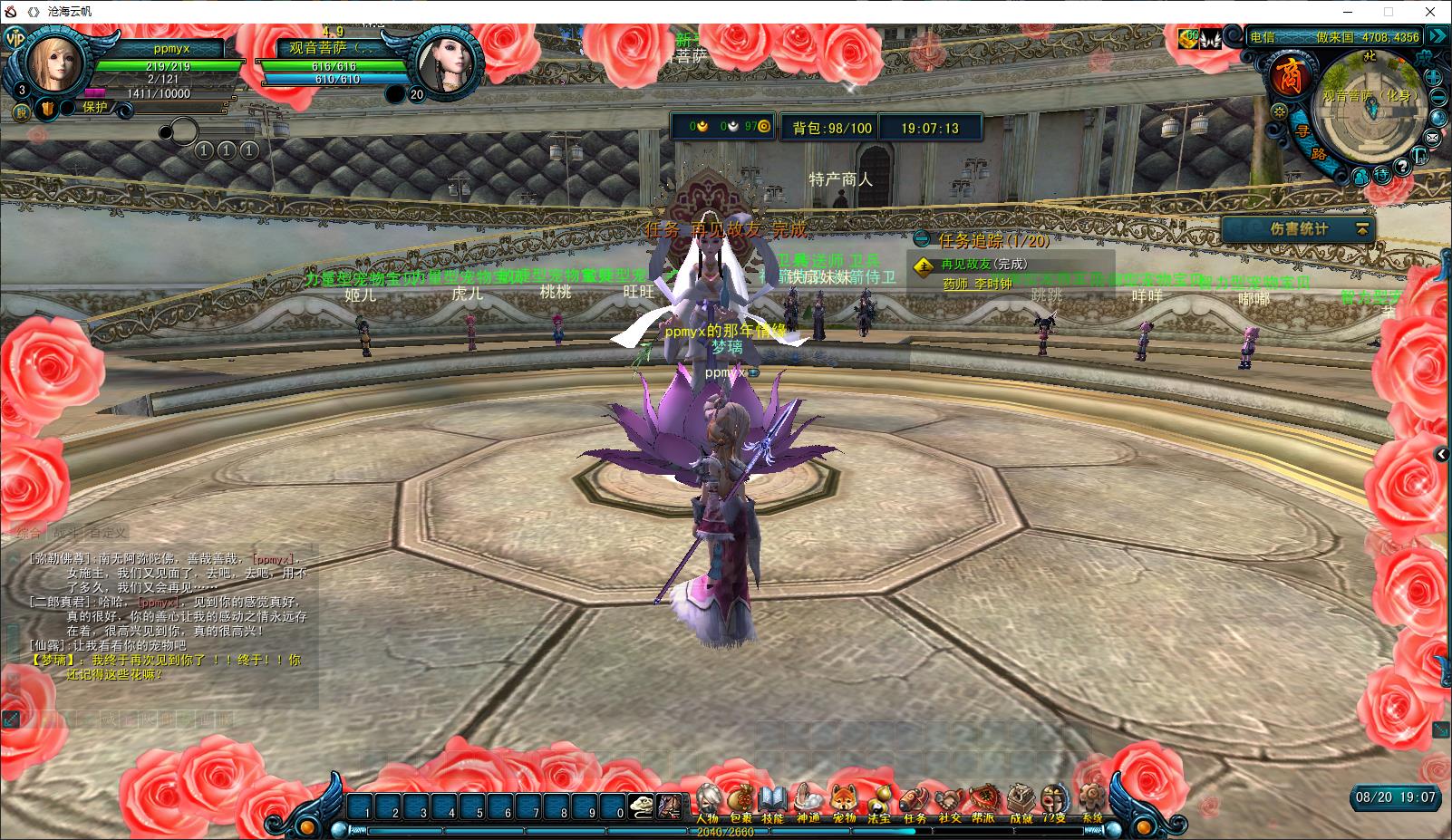Open the 系统 system settings gear
The height and width of the screenshot is (840, 1452).
pos(1091,801)
